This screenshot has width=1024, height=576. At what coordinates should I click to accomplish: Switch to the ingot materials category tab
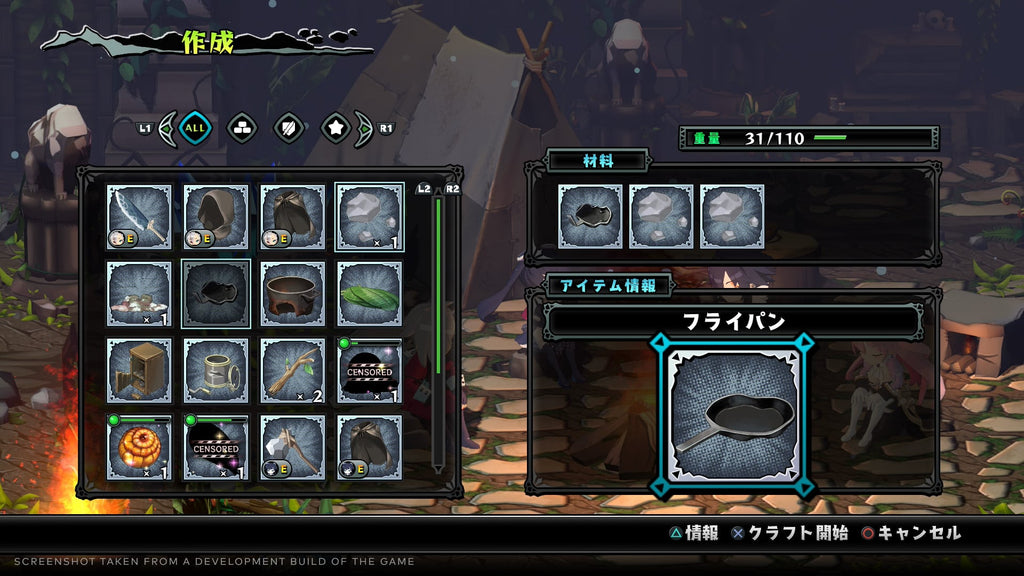tap(242, 127)
